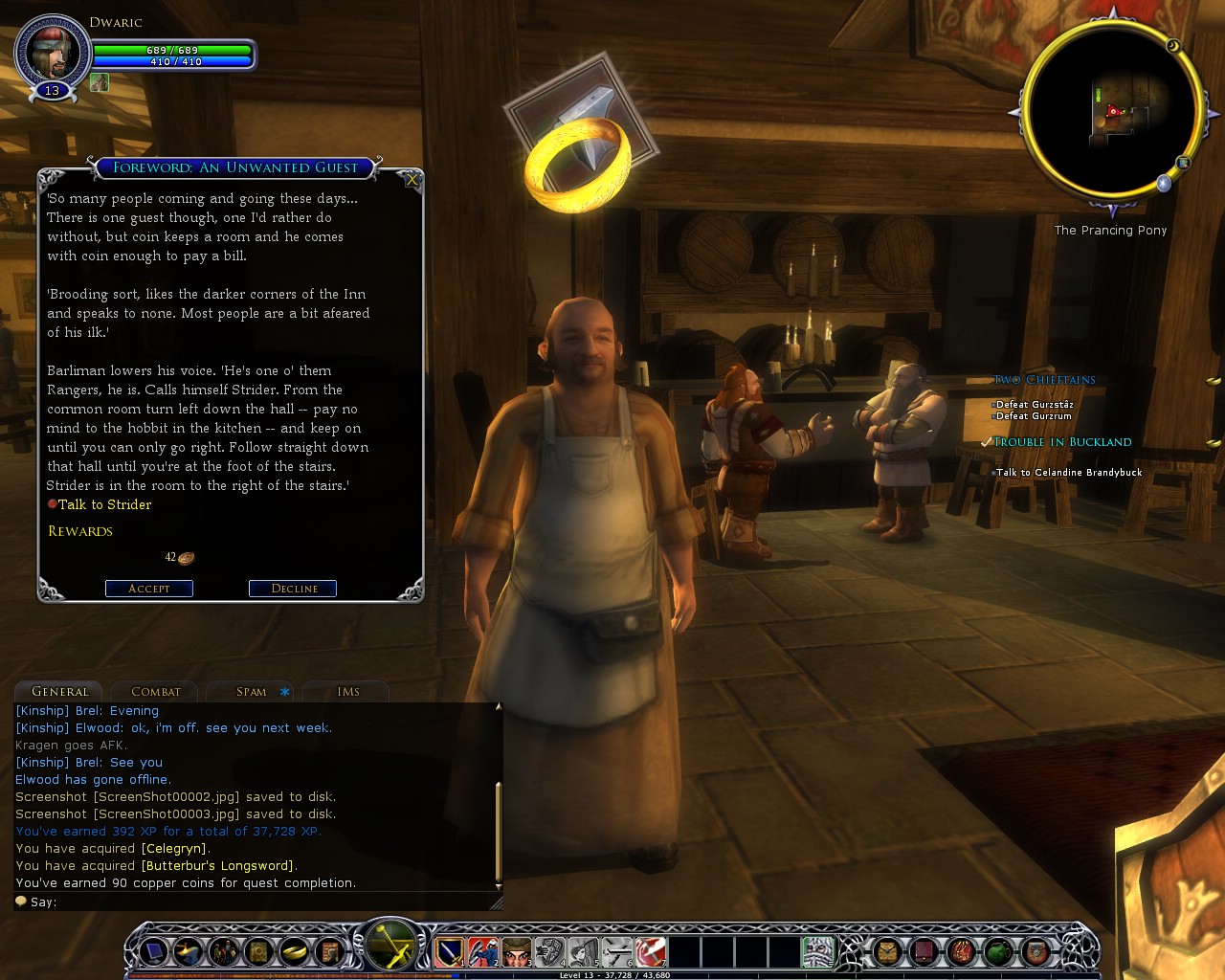Switch to the General chat tab
The height and width of the screenshot is (980, 1225).
[x=60, y=692]
